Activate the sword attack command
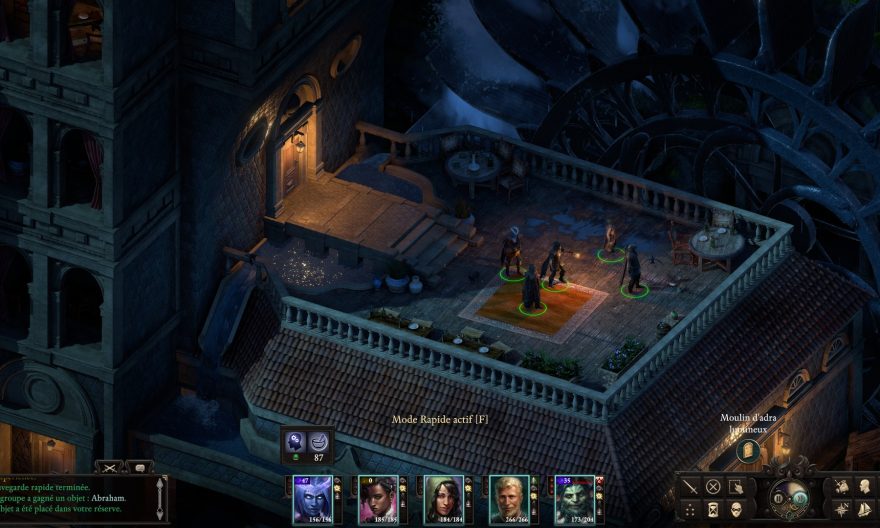 click(x=691, y=487)
